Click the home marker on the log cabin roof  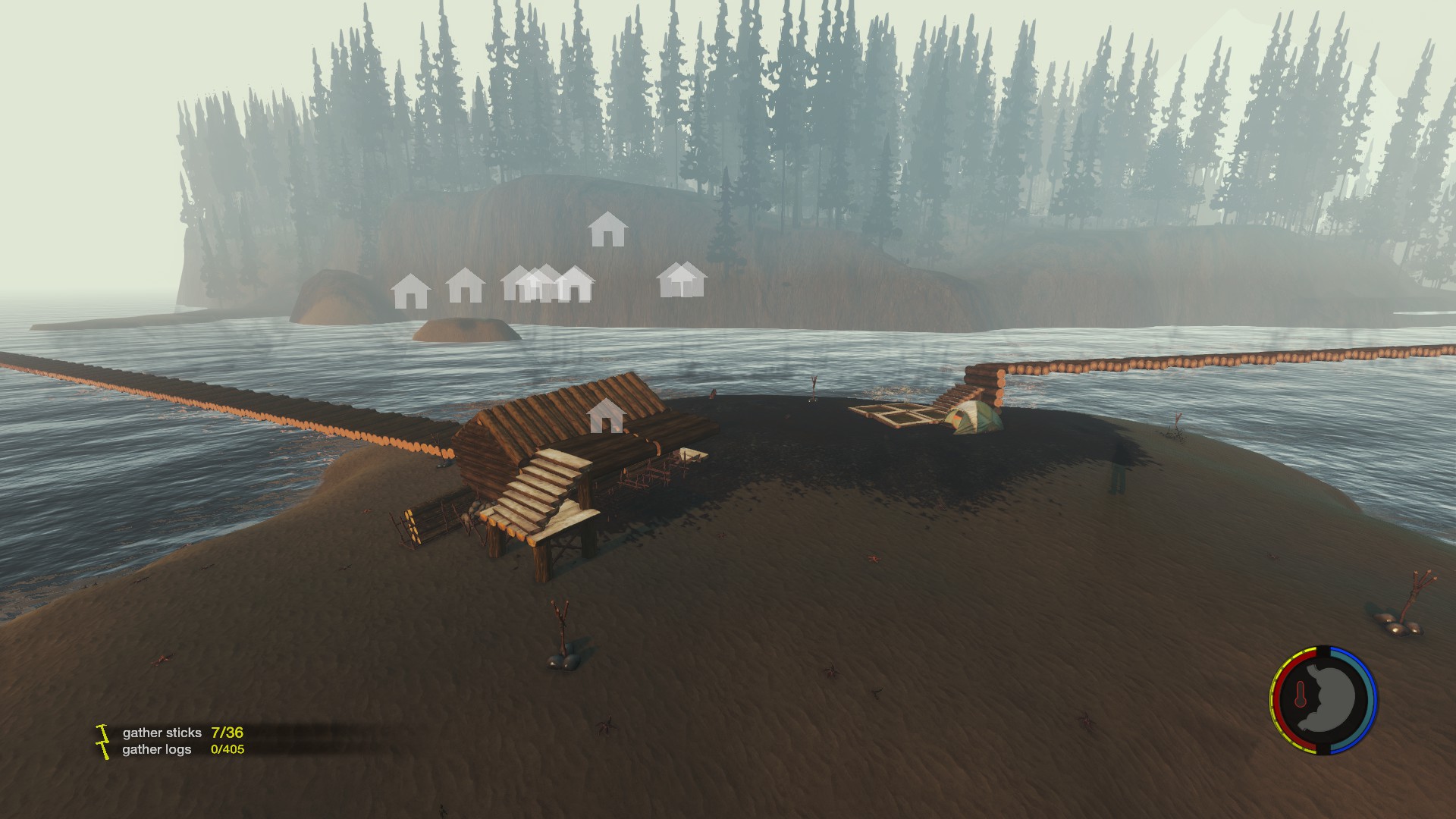[x=606, y=416]
